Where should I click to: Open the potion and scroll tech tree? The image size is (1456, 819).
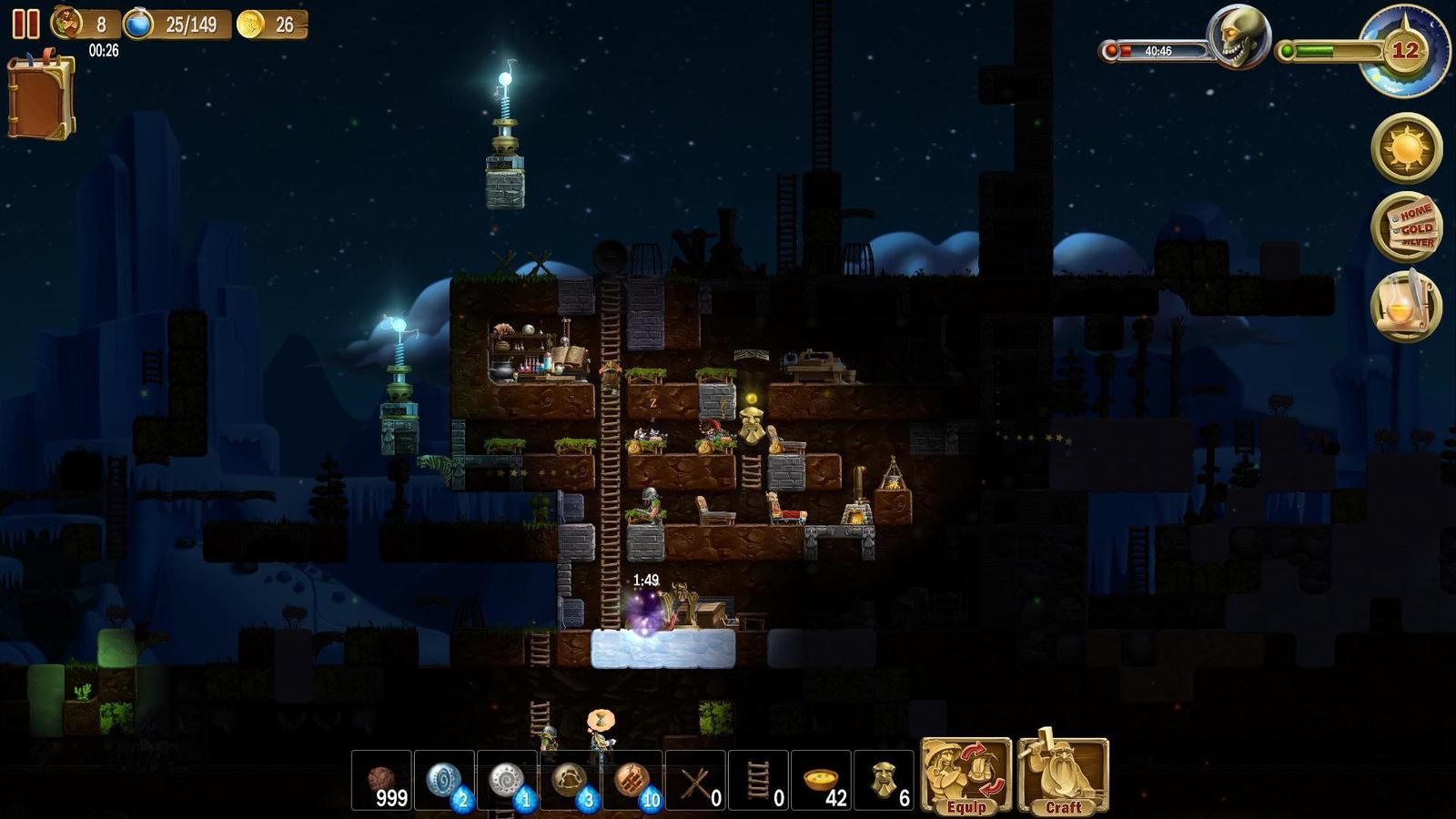1406,306
